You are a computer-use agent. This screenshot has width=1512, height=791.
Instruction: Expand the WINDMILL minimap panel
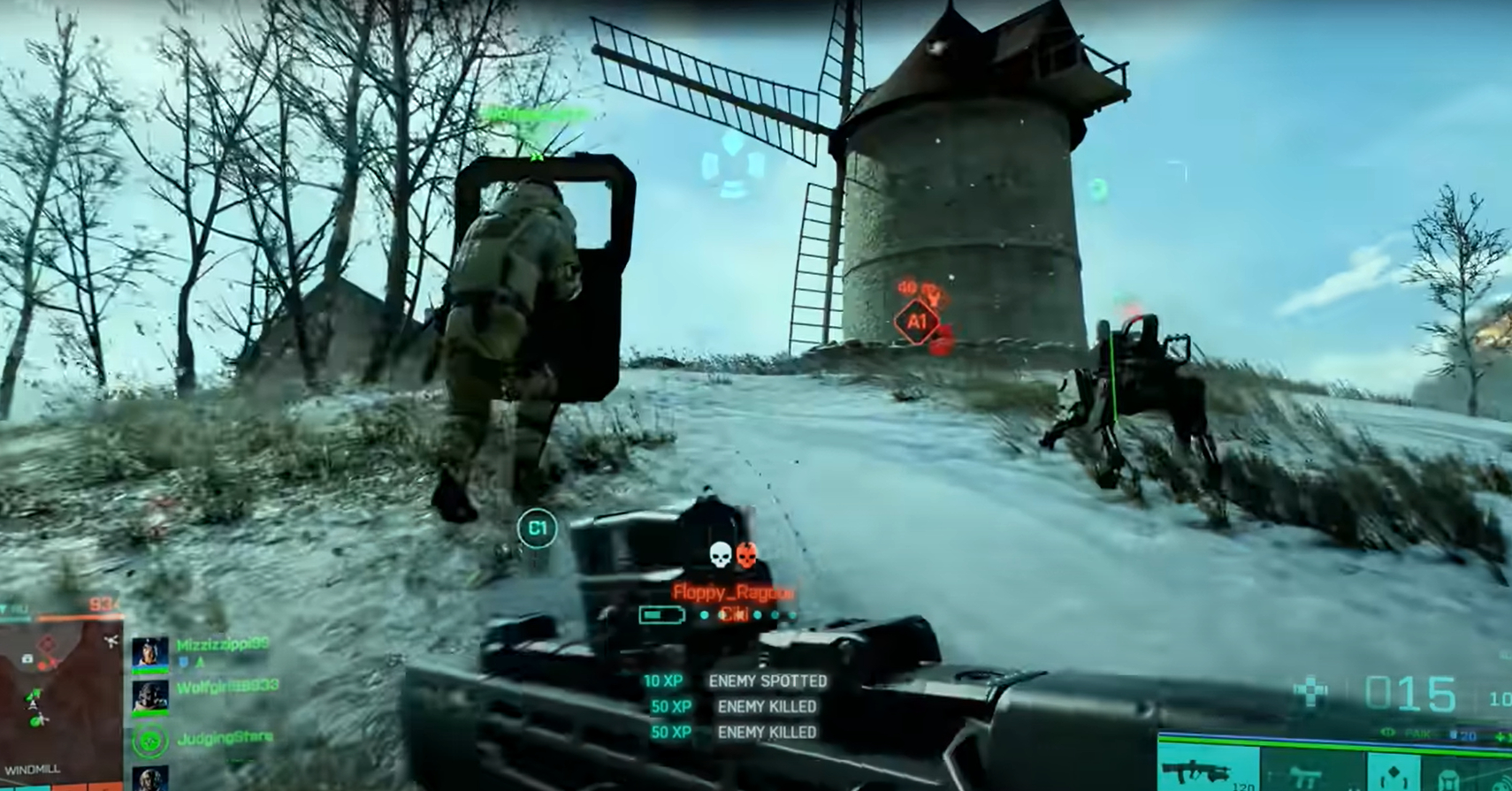click(33, 769)
